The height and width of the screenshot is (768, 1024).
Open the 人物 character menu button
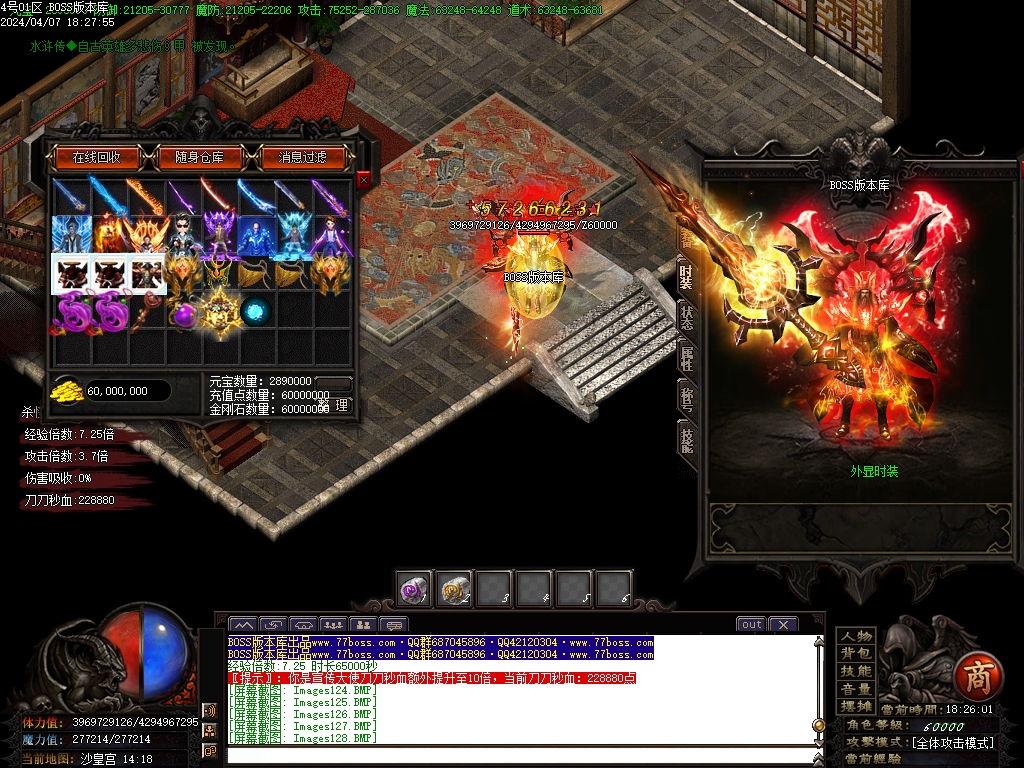[x=856, y=637]
